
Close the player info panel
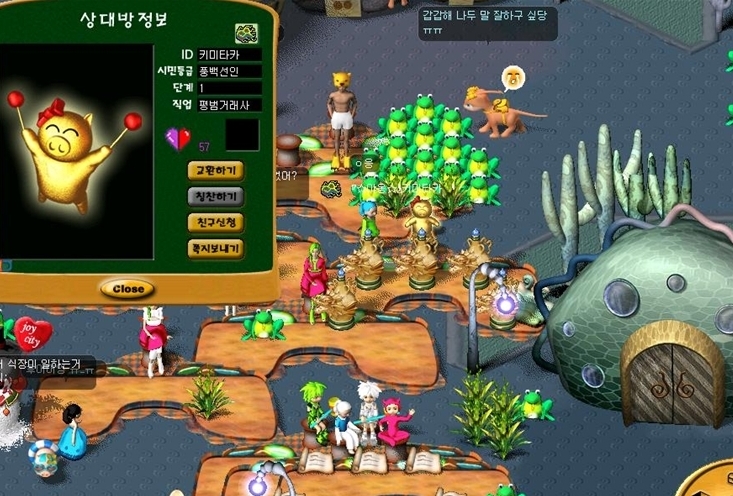pyautogui.click(x=127, y=289)
